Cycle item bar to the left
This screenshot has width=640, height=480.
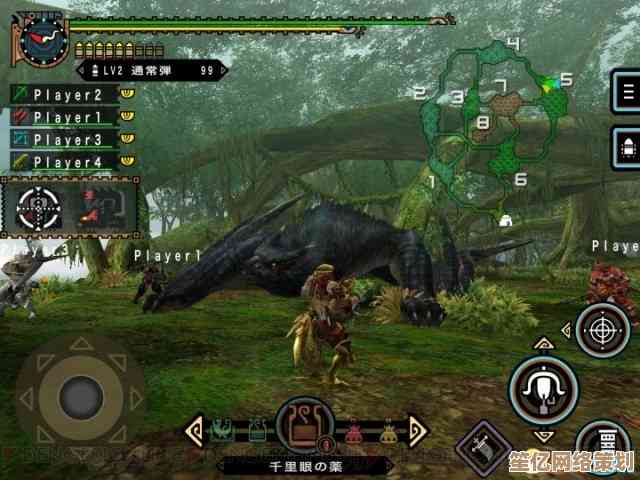pos(192,432)
